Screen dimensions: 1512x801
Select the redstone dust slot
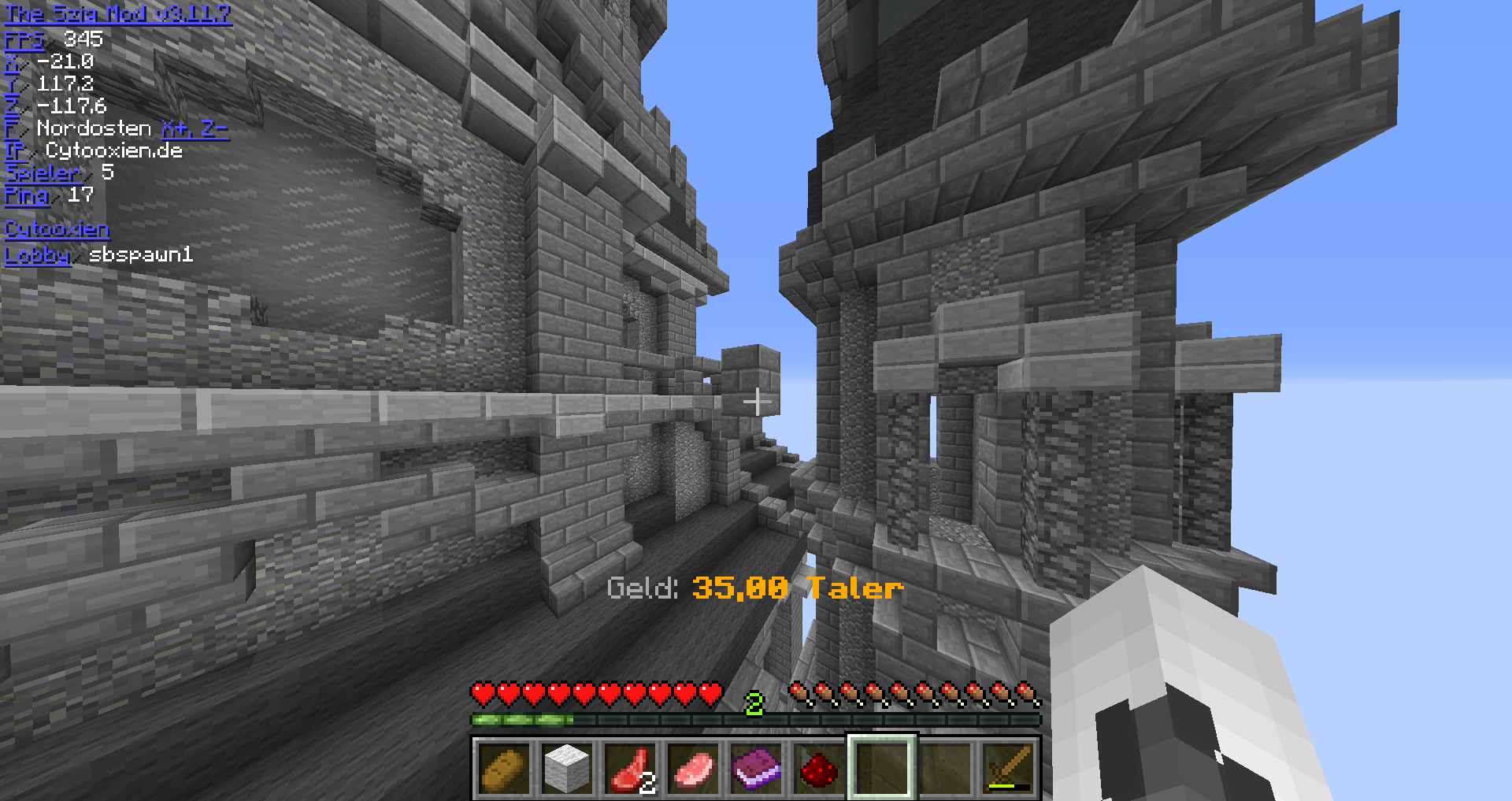coord(819,768)
